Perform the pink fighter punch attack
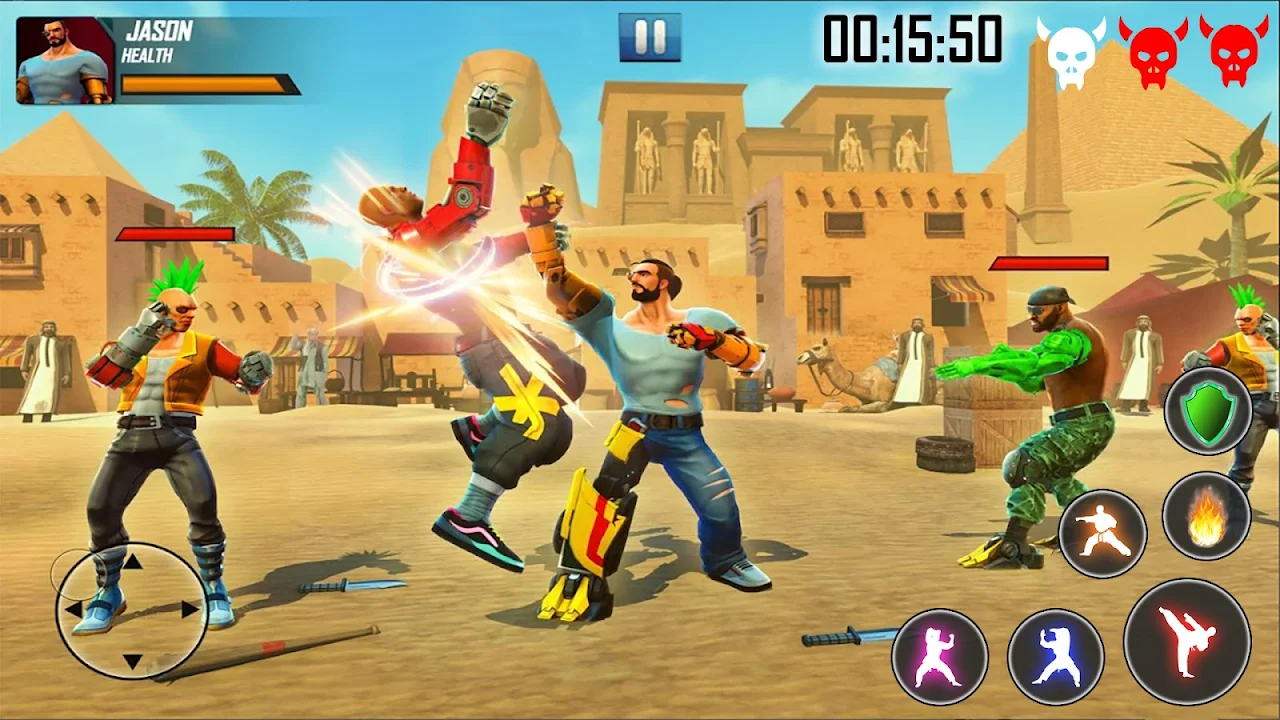 click(940, 657)
